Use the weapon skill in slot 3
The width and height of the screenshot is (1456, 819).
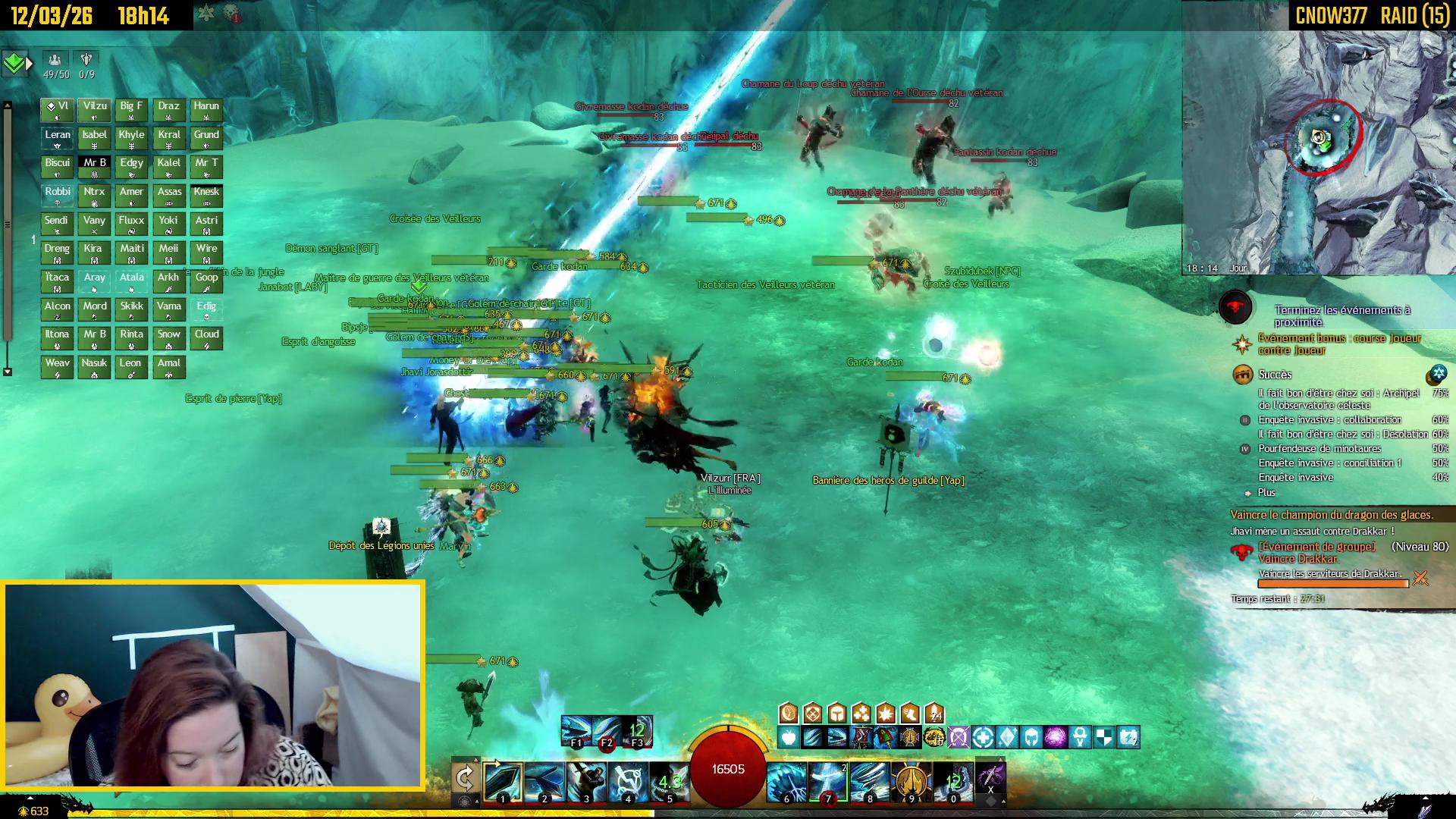[x=587, y=781]
